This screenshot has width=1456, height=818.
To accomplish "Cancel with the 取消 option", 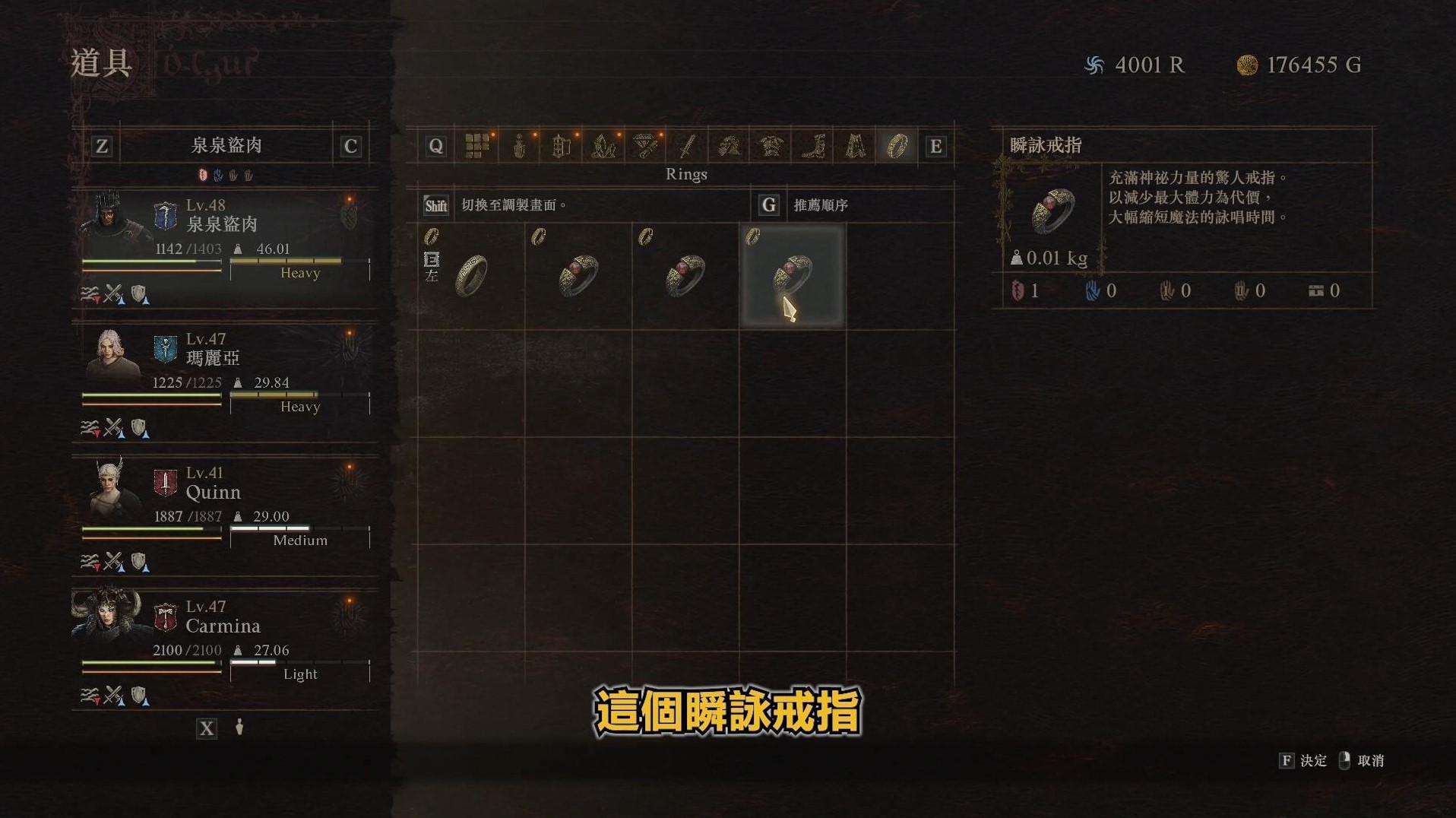I will tap(1364, 761).
